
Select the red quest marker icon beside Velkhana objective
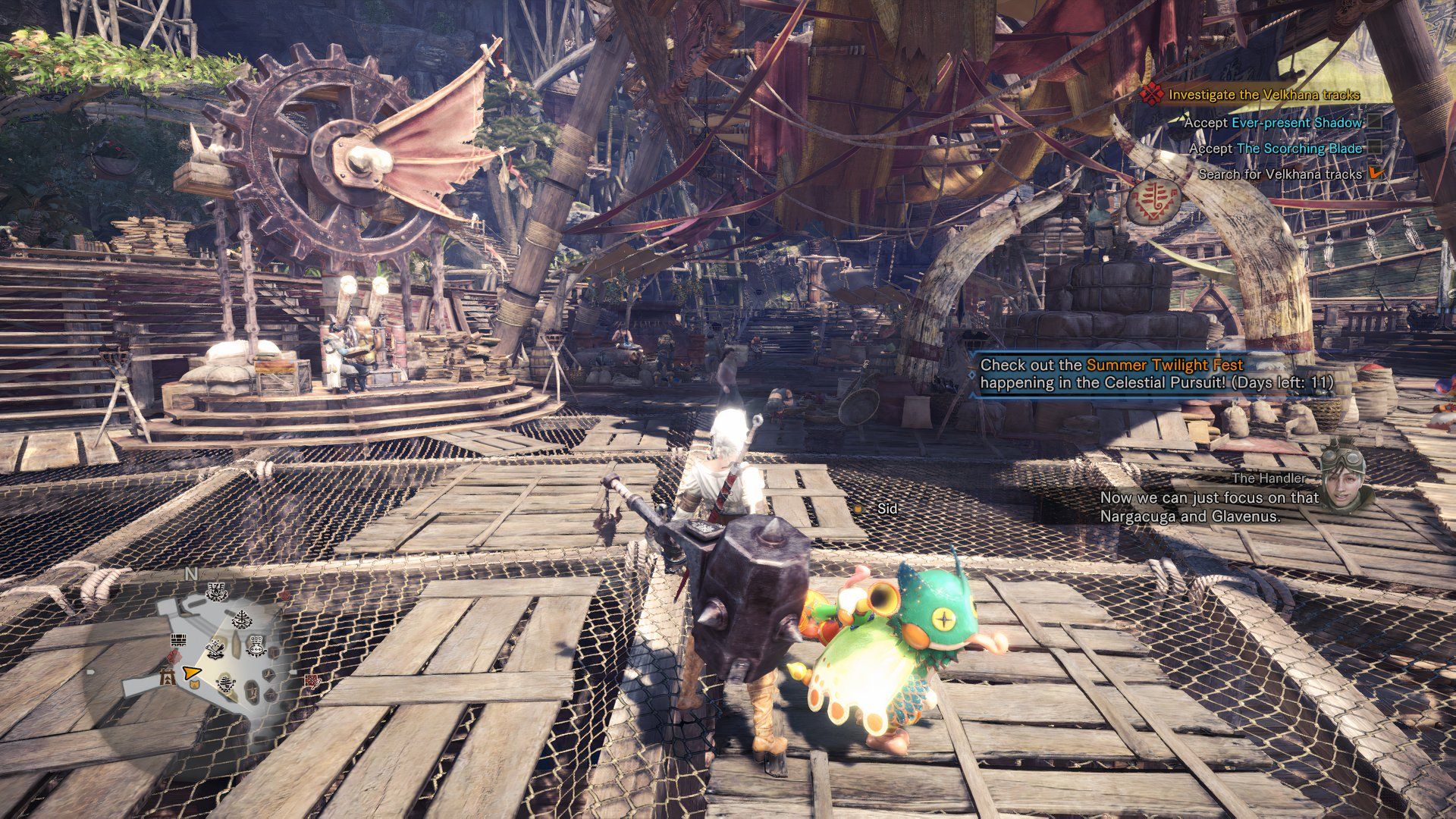[x=1153, y=96]
